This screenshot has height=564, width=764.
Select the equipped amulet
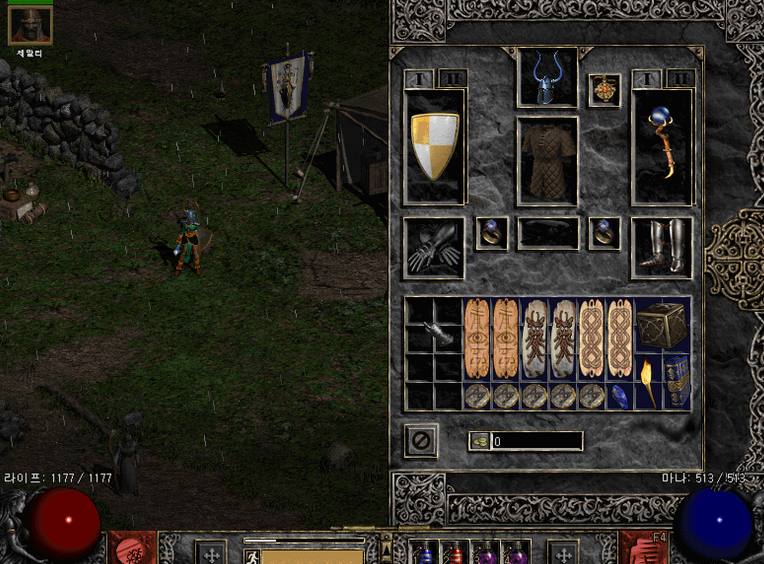(x=603, y=90)
